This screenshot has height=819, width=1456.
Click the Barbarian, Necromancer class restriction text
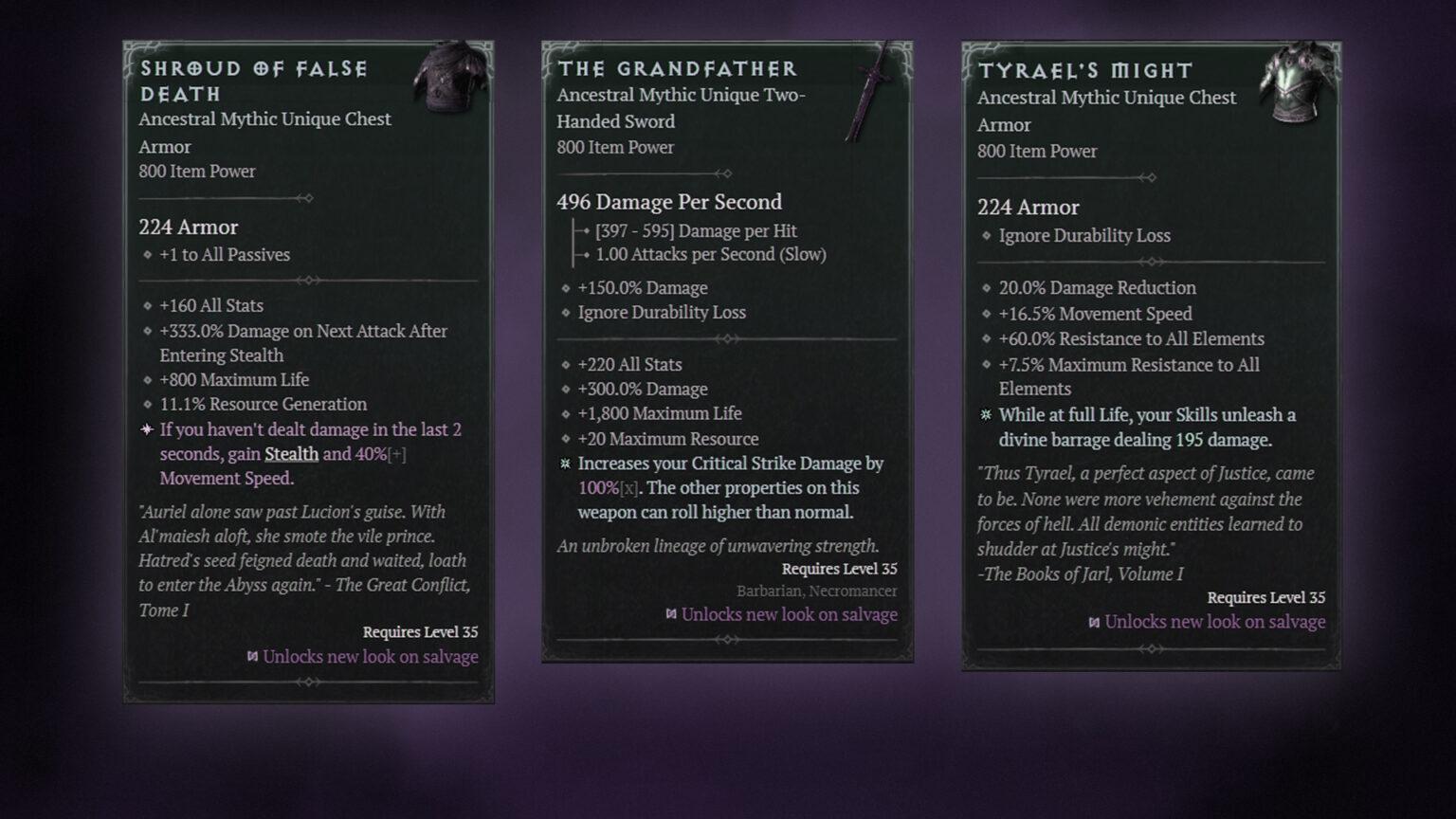[x=817, y=591]
